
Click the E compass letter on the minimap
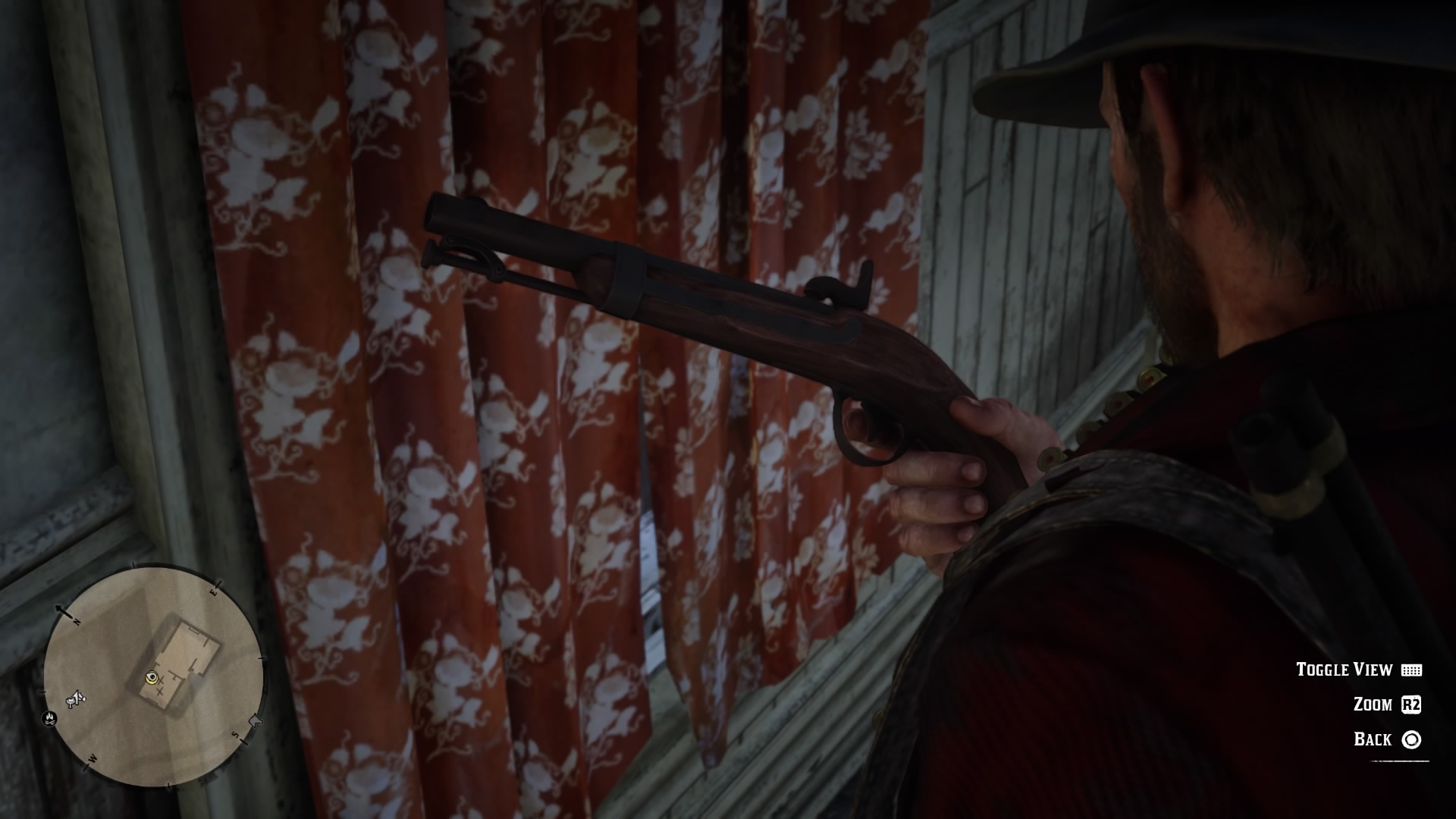click(215, 593)
